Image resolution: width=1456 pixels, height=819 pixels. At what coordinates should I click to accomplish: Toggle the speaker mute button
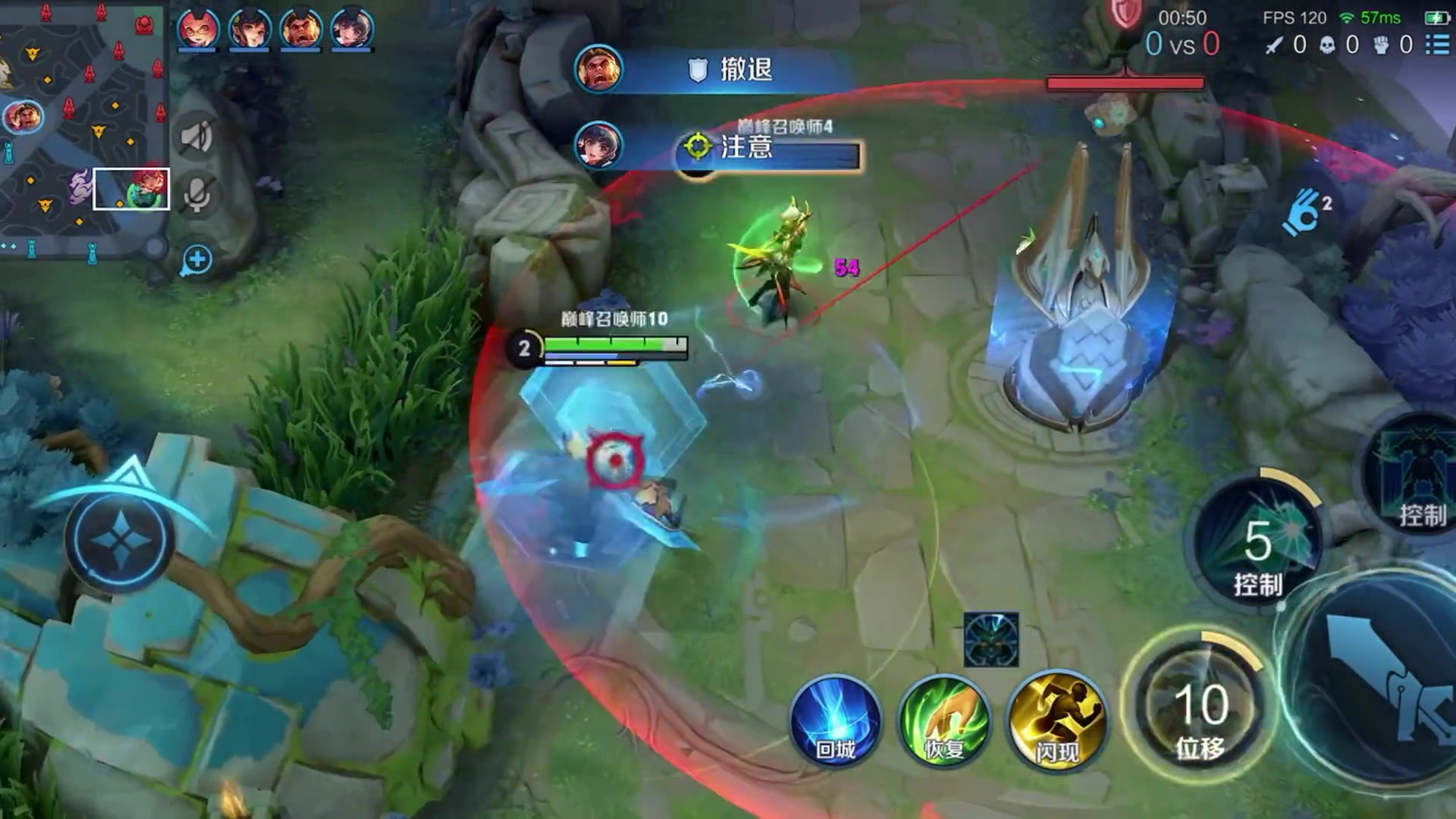(x=196, y=136)
